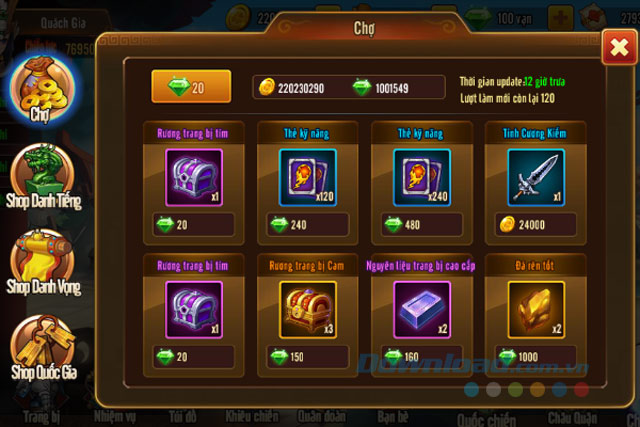The image size is (640, 427).
Task: Choose Nguyên liệu trang bị cao cấp item
Action: (x=412, y=311)
